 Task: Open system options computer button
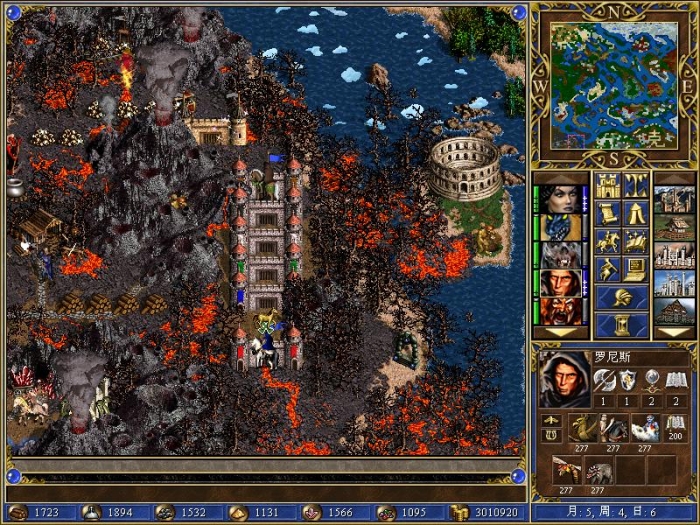pyautogui.click(x=636, y=269)
